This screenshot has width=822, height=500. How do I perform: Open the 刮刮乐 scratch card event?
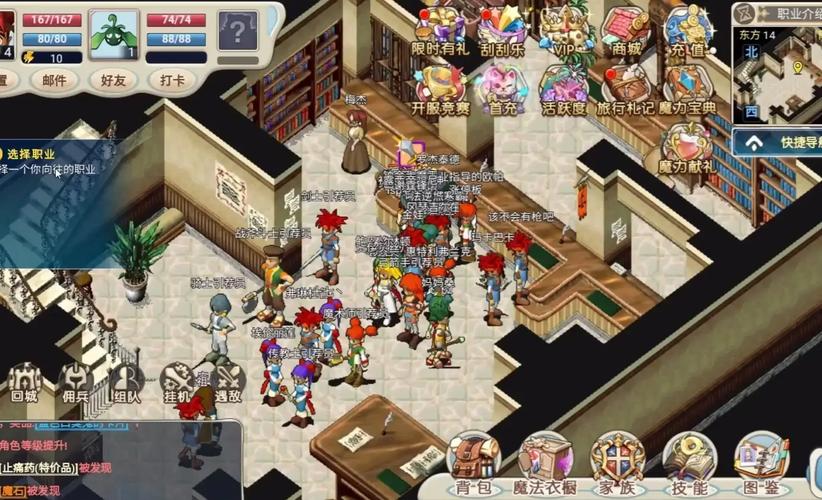[x=502, y=30]
